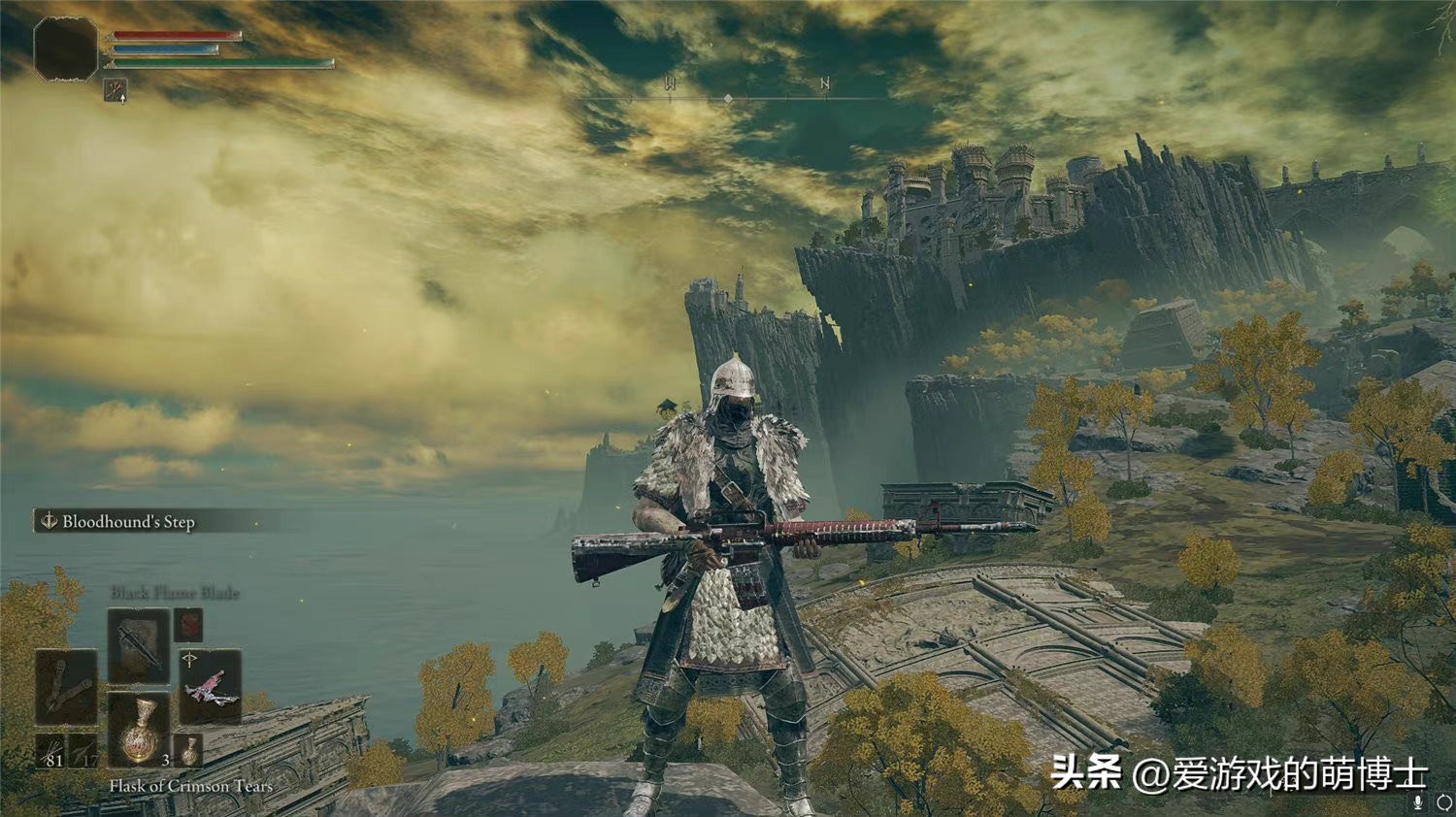Viewport: 1456px width, 817px height.
Task: Click the arrow ammo icon showing 81
Action: point(50,752)
